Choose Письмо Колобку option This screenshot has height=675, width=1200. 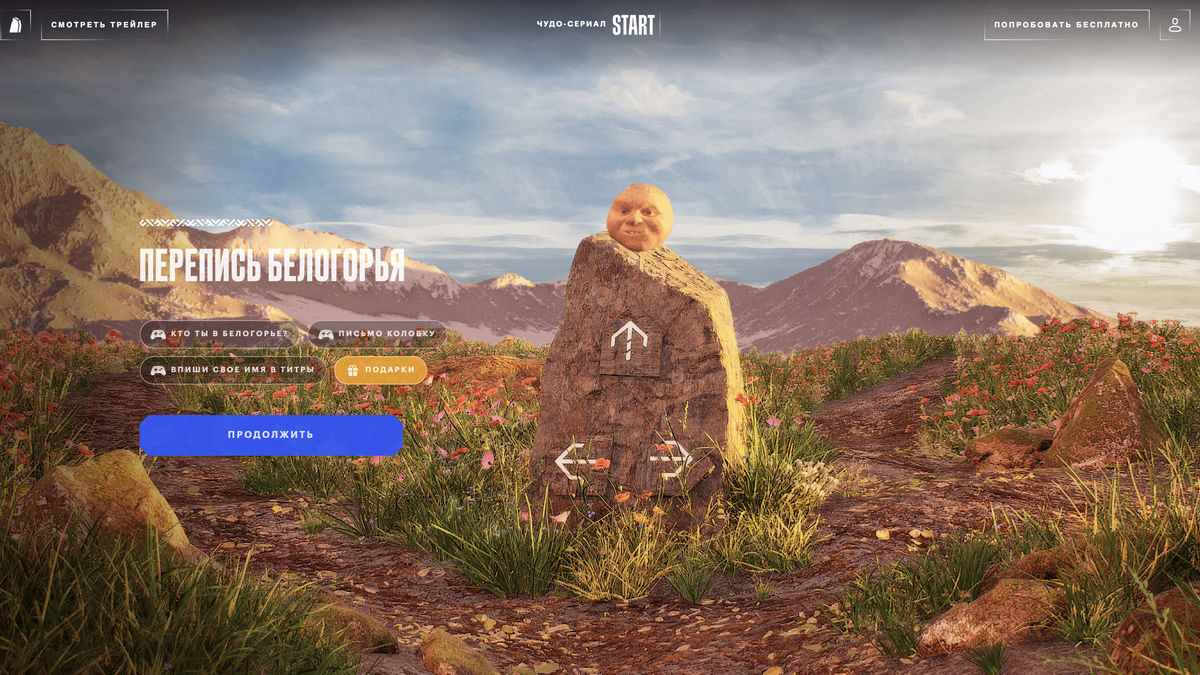[377, 334]
